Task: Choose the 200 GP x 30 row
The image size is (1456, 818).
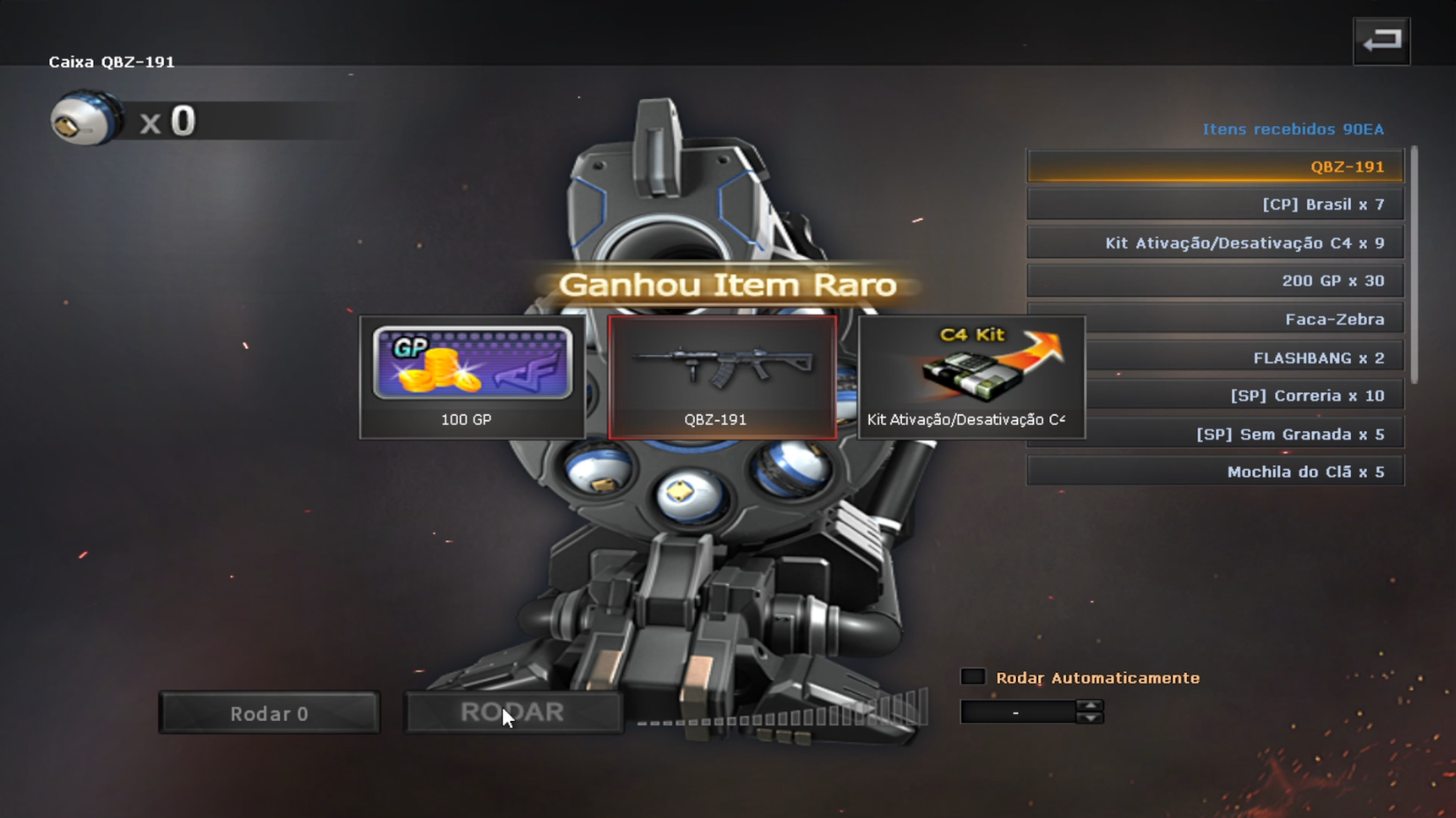Action: (1215, 281)
